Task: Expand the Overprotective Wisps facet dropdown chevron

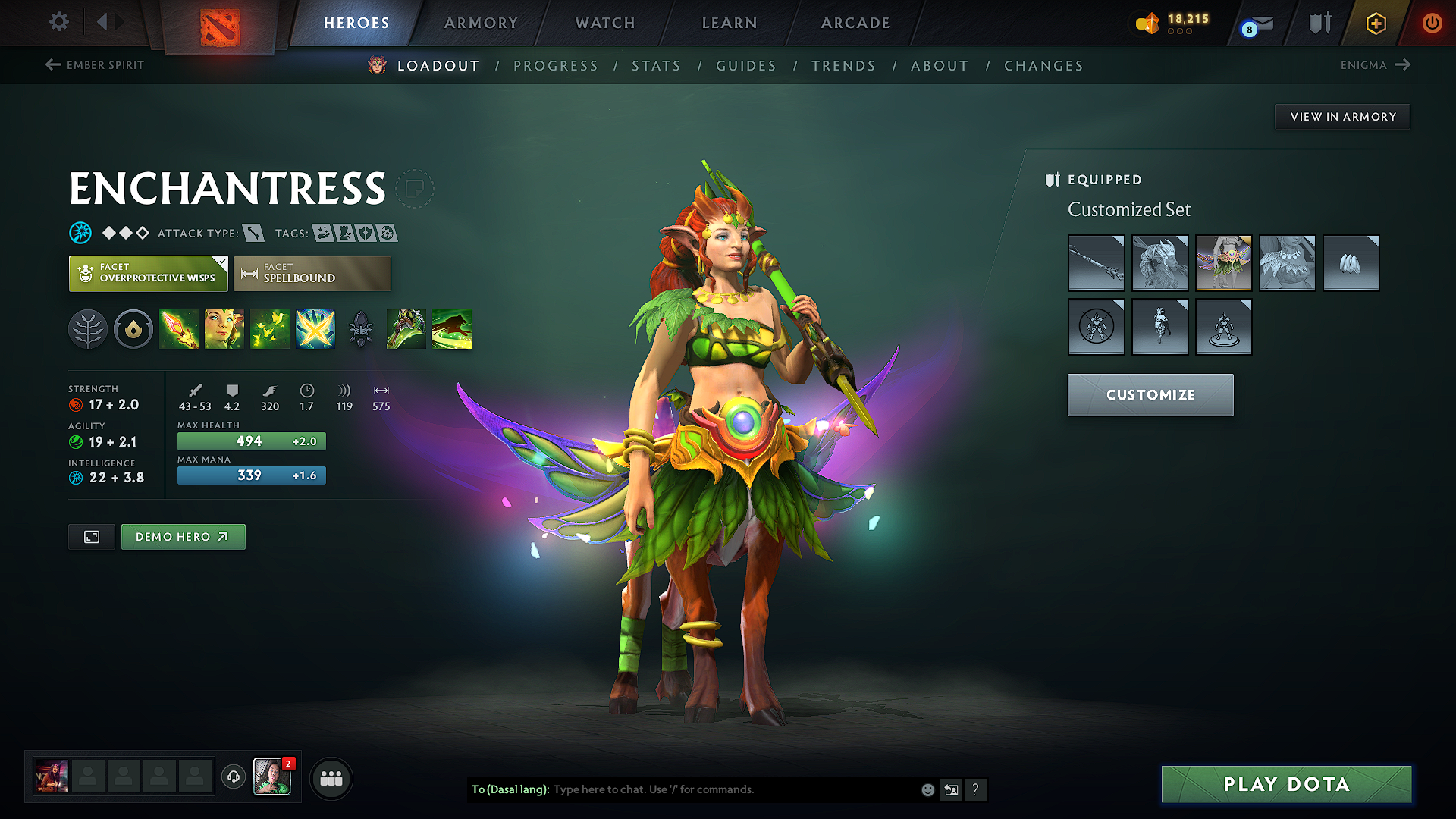Action: point(221,263)
